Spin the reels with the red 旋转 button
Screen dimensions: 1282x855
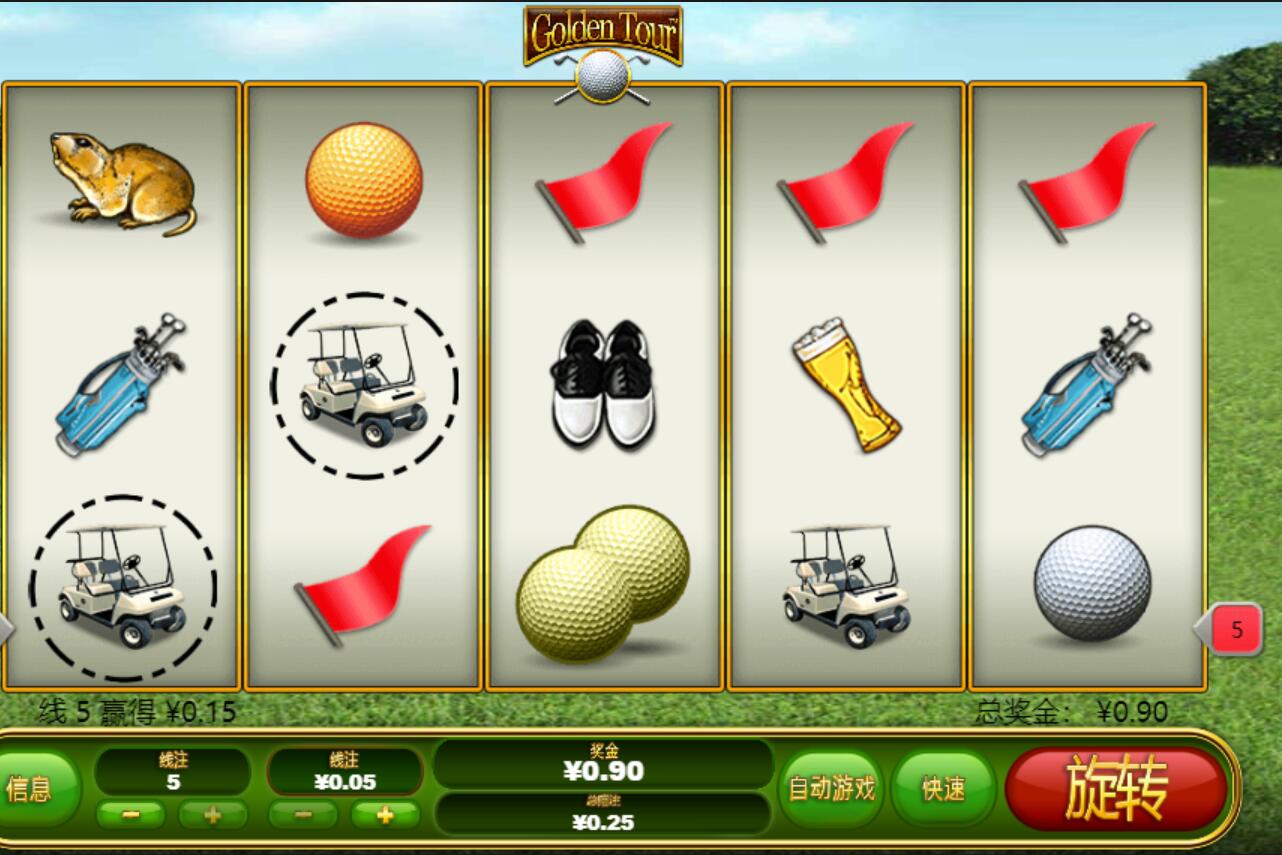(x=1116, y=790)
